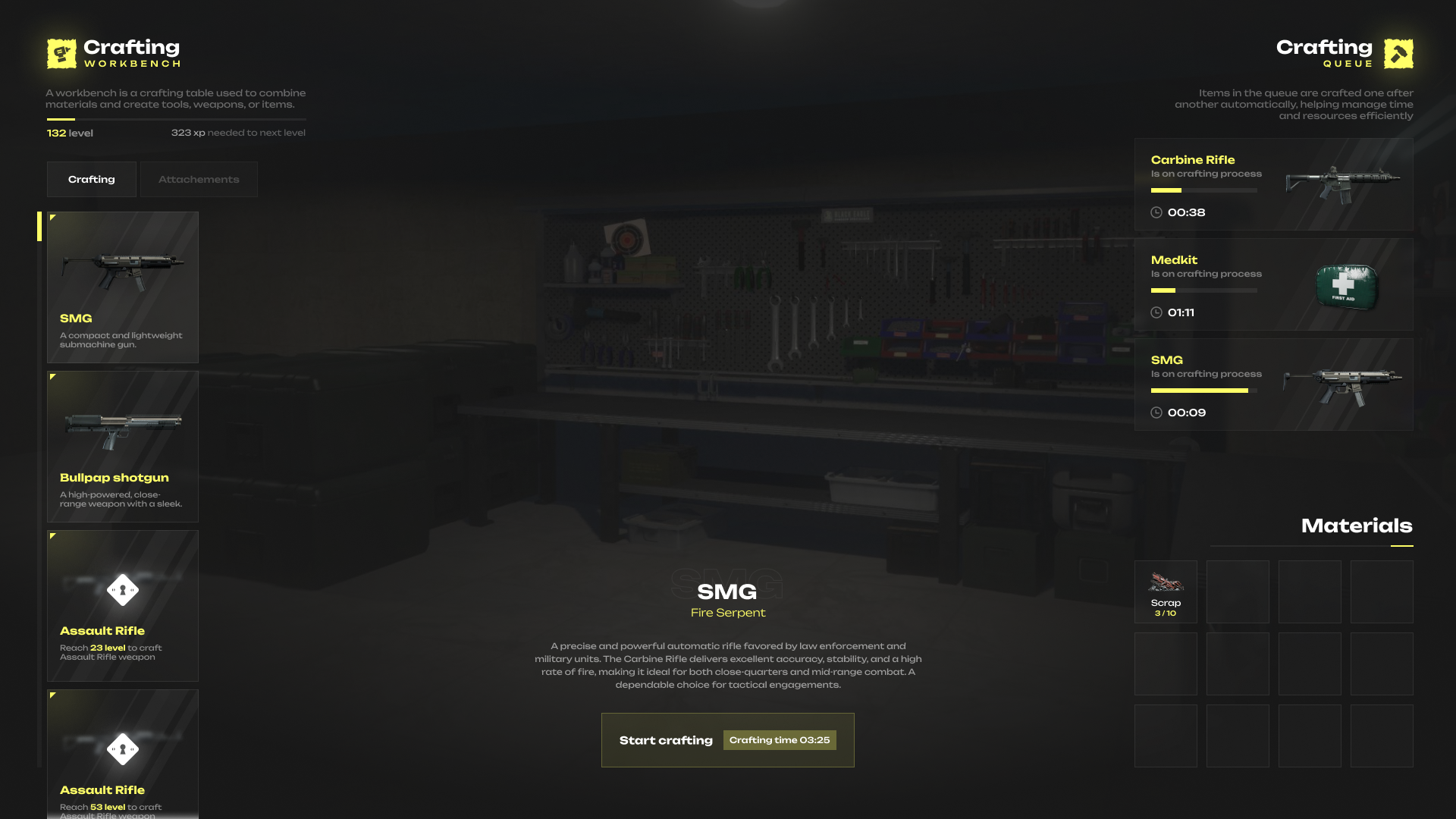
Task: Toggle selection of the Bullpap shotgun recipe
Action: click(x=122, y=446)
